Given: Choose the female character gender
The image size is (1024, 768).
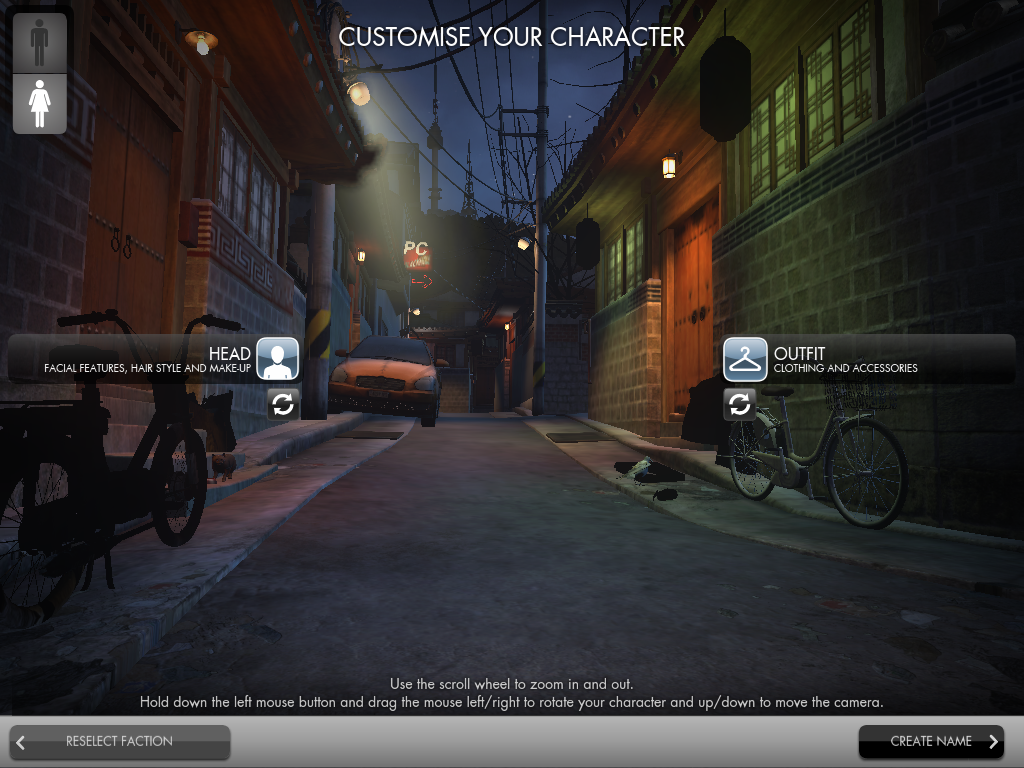Looking at the screenshot, I should (x=40, y=103).
